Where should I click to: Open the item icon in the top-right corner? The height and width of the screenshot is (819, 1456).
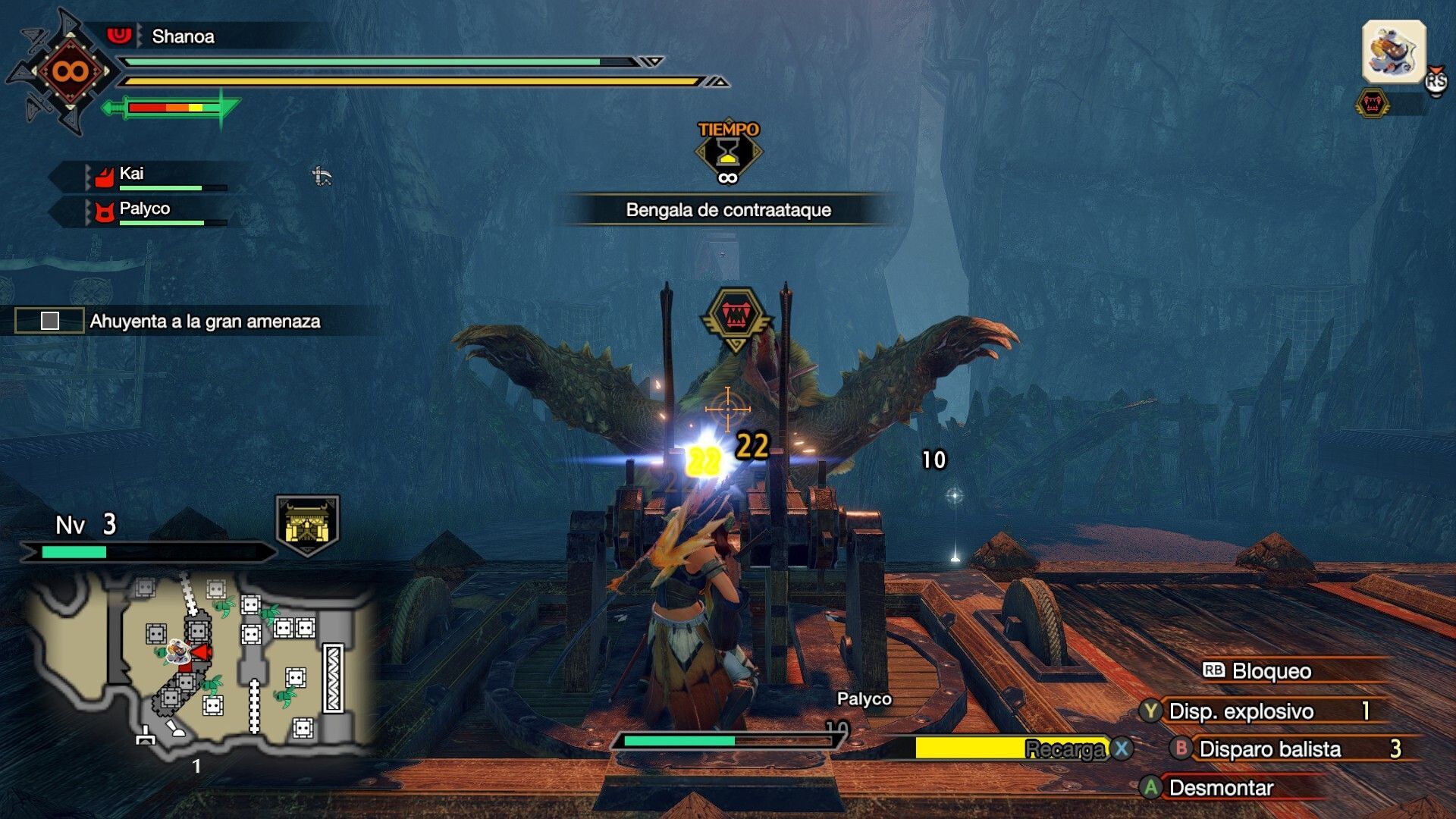click(1394, 52)
